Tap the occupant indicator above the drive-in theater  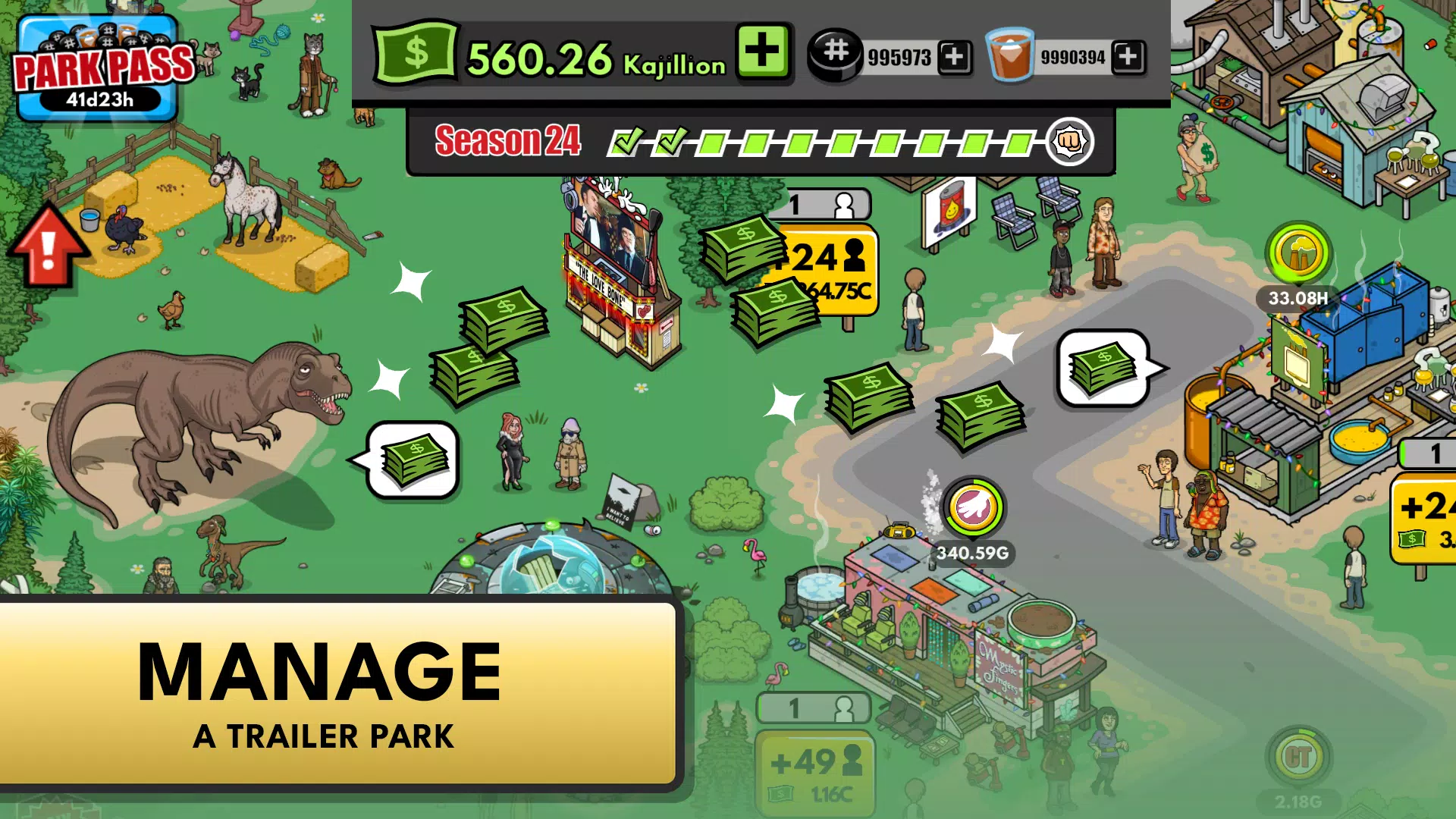pos(828,202)
